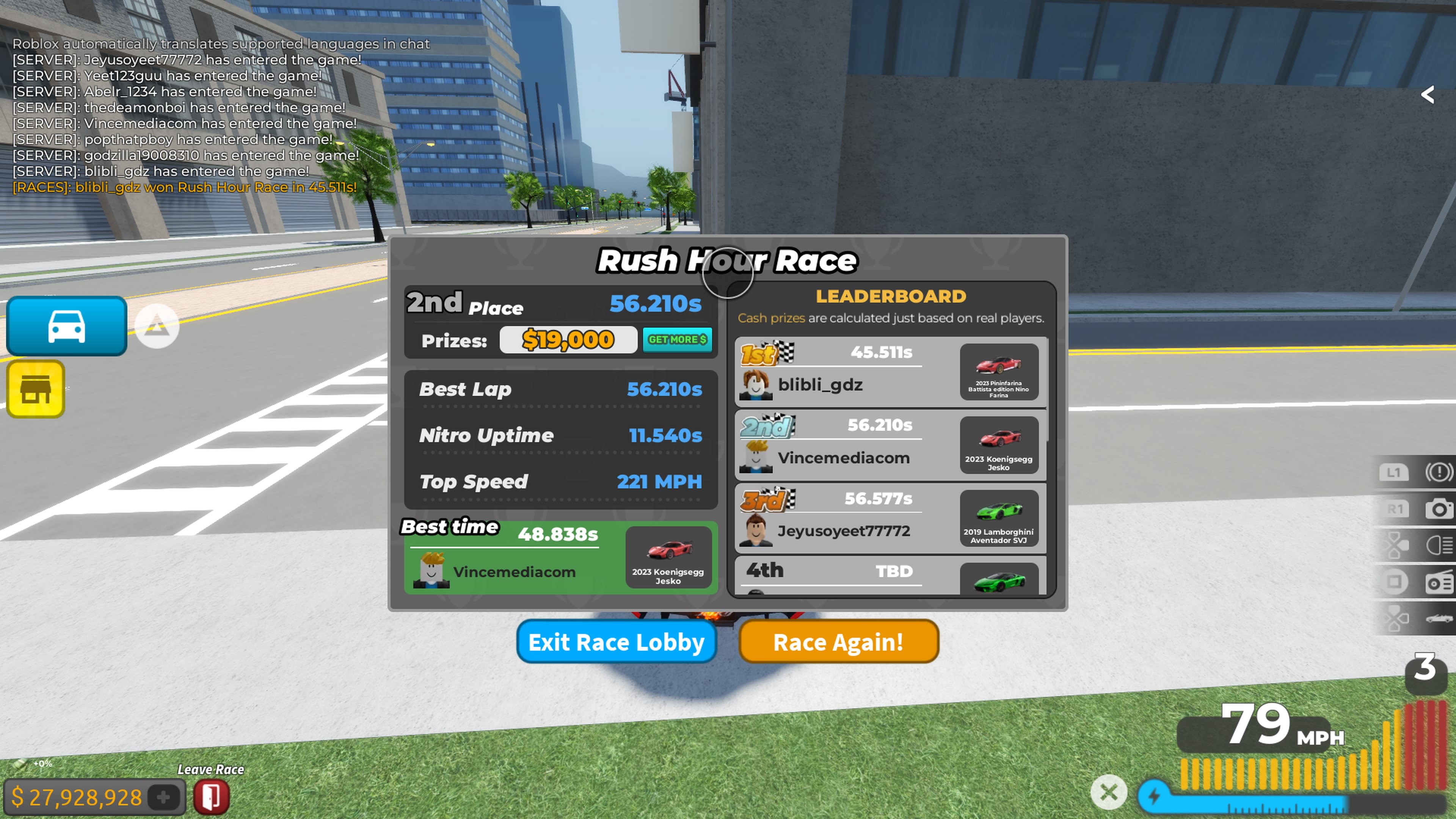
Task: Click the white triangle button
Action: [157, 326]
